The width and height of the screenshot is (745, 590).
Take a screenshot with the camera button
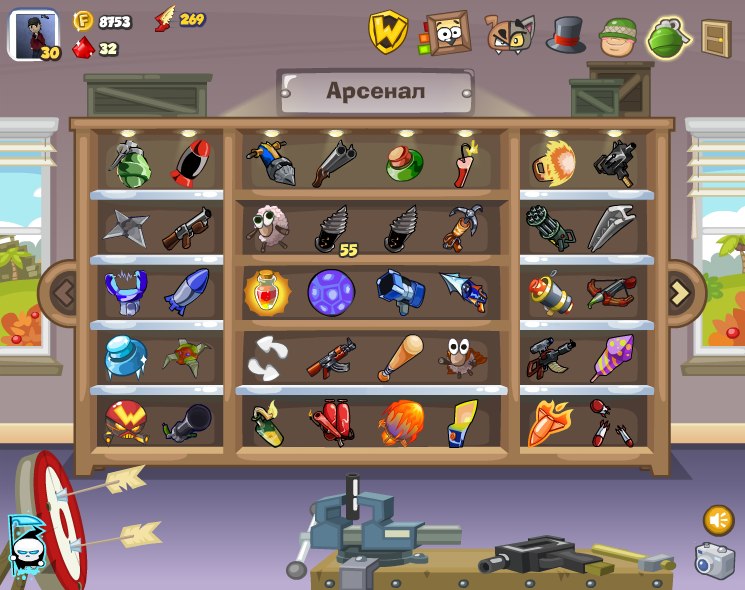pyautogui.click(x=714, y=561)
